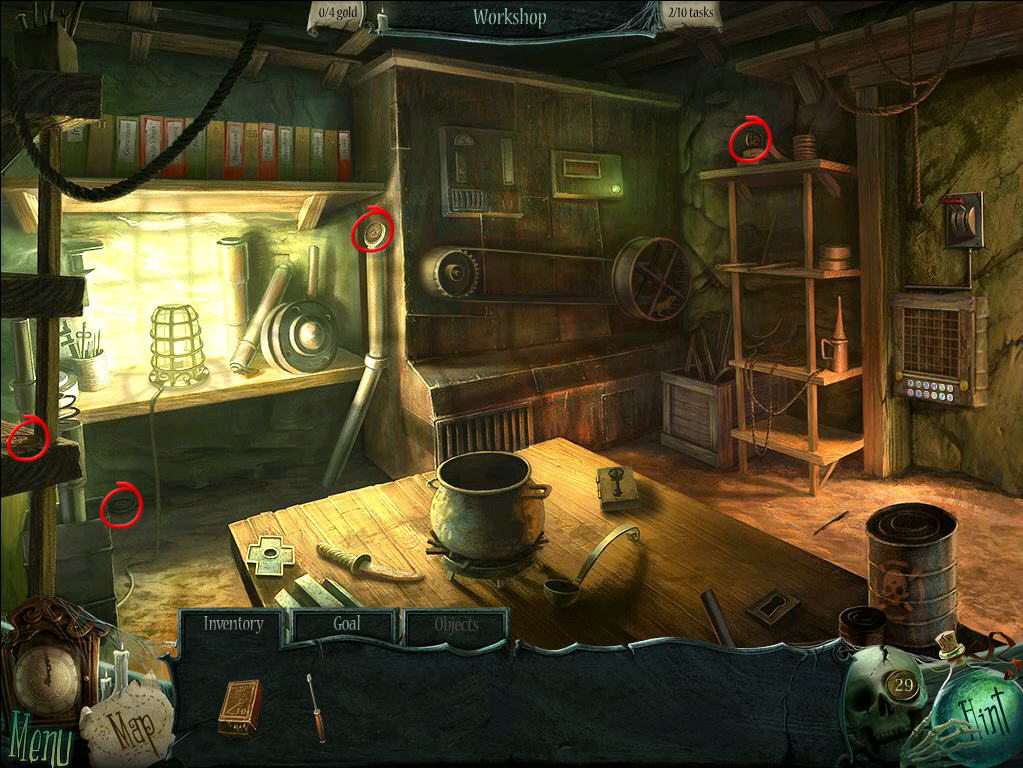Select the screwdriver in inventory

coord(316,706)
